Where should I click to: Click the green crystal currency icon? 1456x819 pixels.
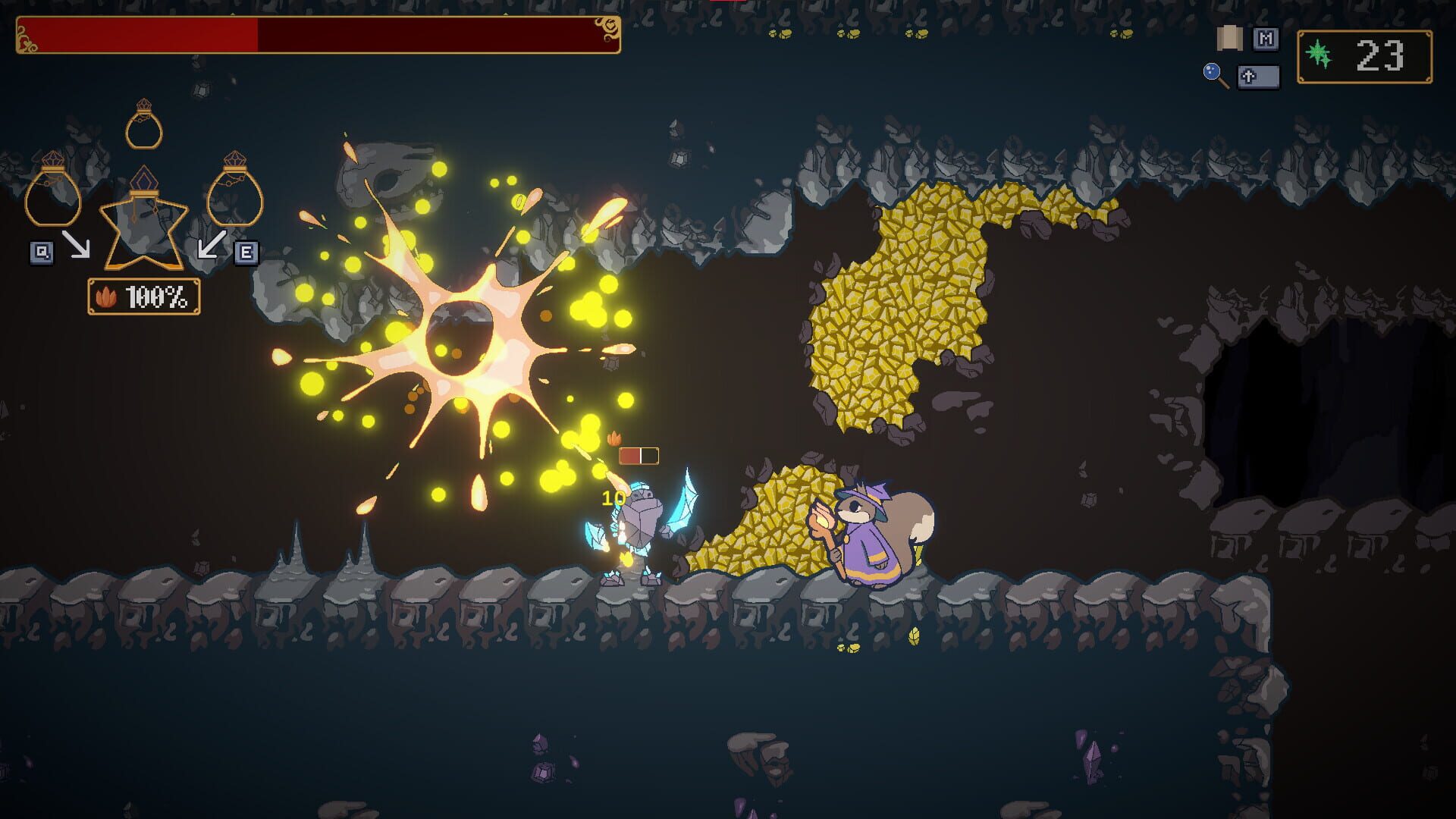(1318, 51)
